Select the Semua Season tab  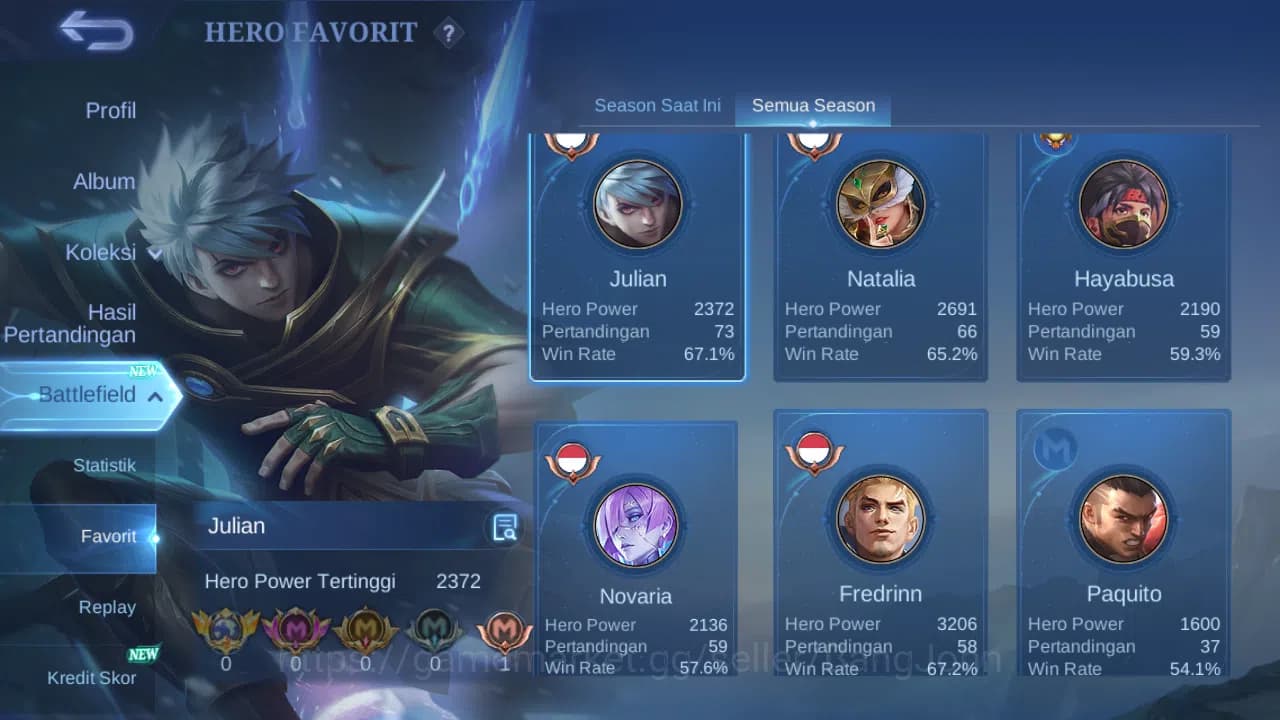[x=813, y=104]
